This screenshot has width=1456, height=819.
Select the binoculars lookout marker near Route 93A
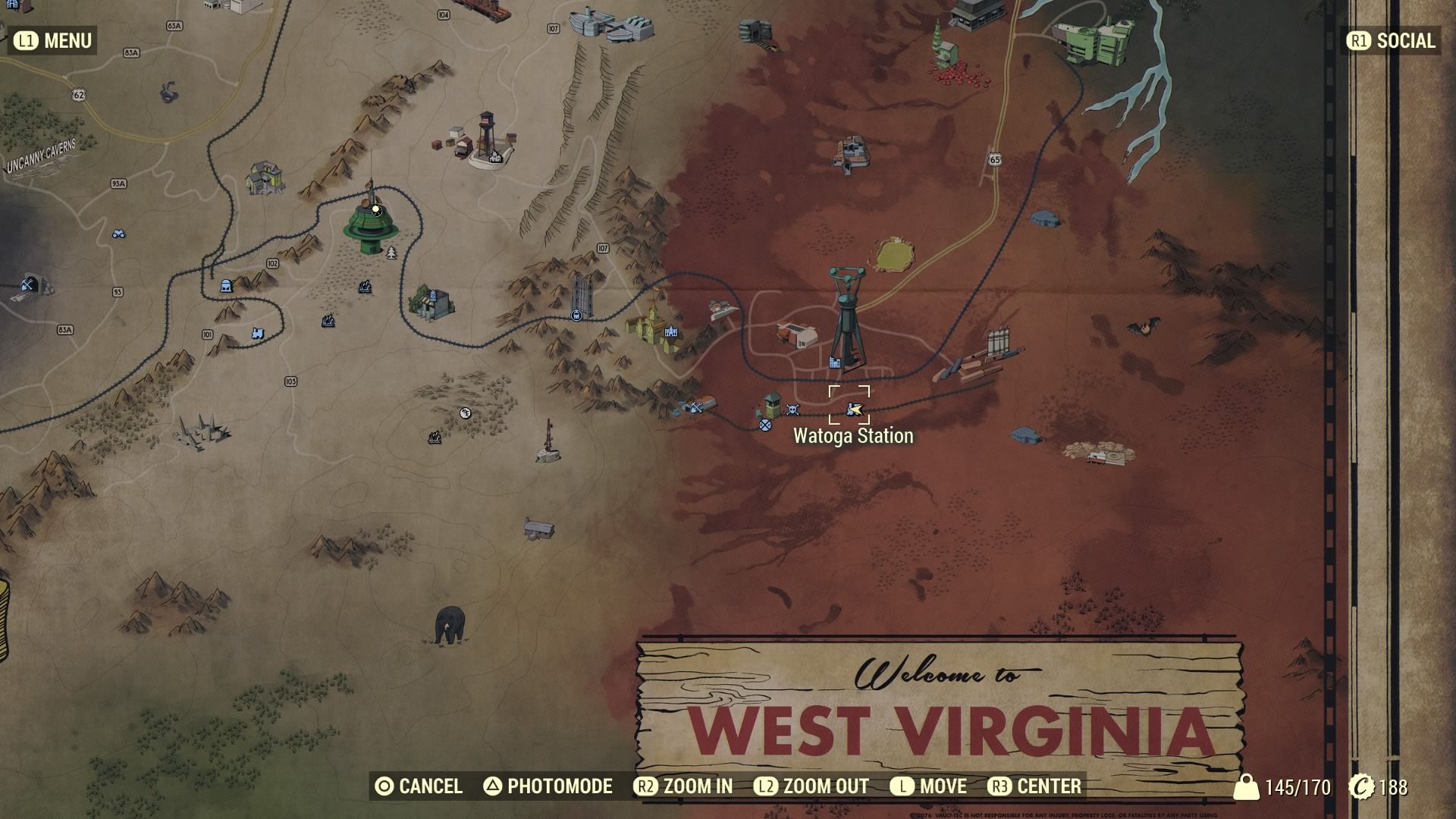tap(119, 234)
